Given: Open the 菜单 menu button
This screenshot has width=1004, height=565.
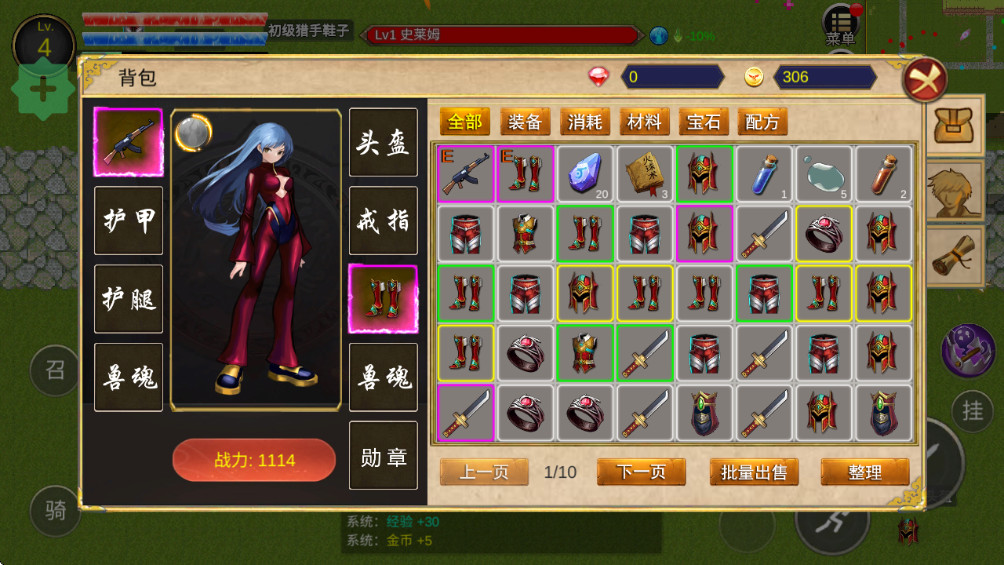Looking at the screenshot, I should (841, 27).
